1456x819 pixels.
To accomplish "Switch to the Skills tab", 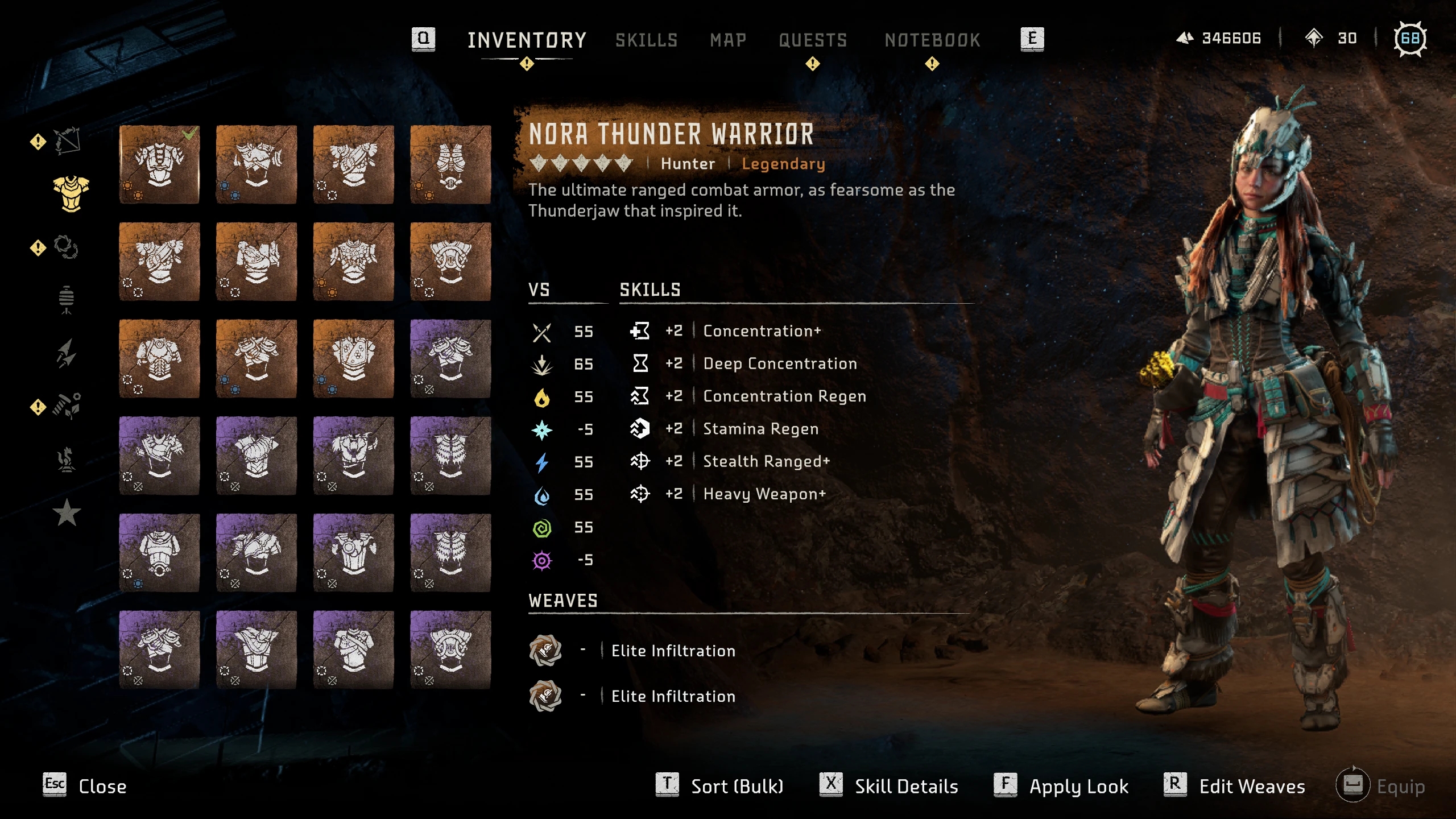I will (x=646, y=40).
